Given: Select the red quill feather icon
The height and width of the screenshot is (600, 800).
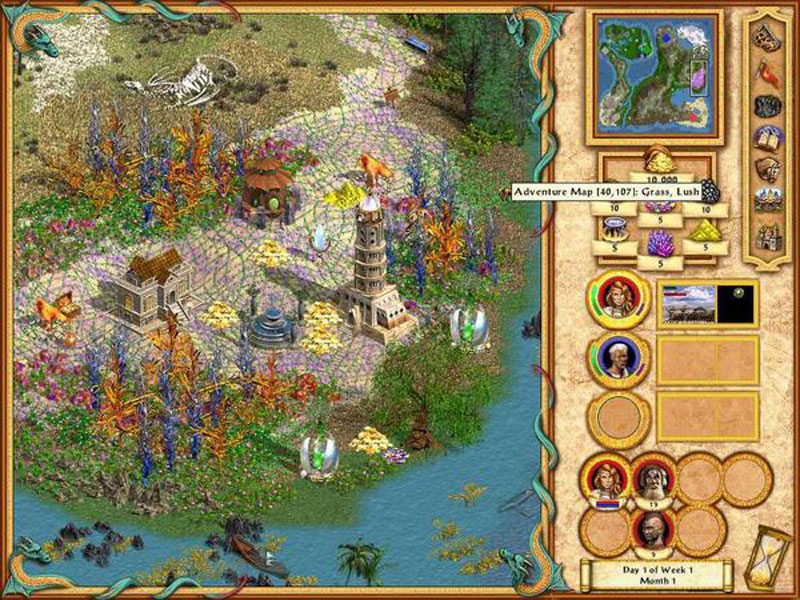Looking at the screenshot, I should (x=767, y=70).
